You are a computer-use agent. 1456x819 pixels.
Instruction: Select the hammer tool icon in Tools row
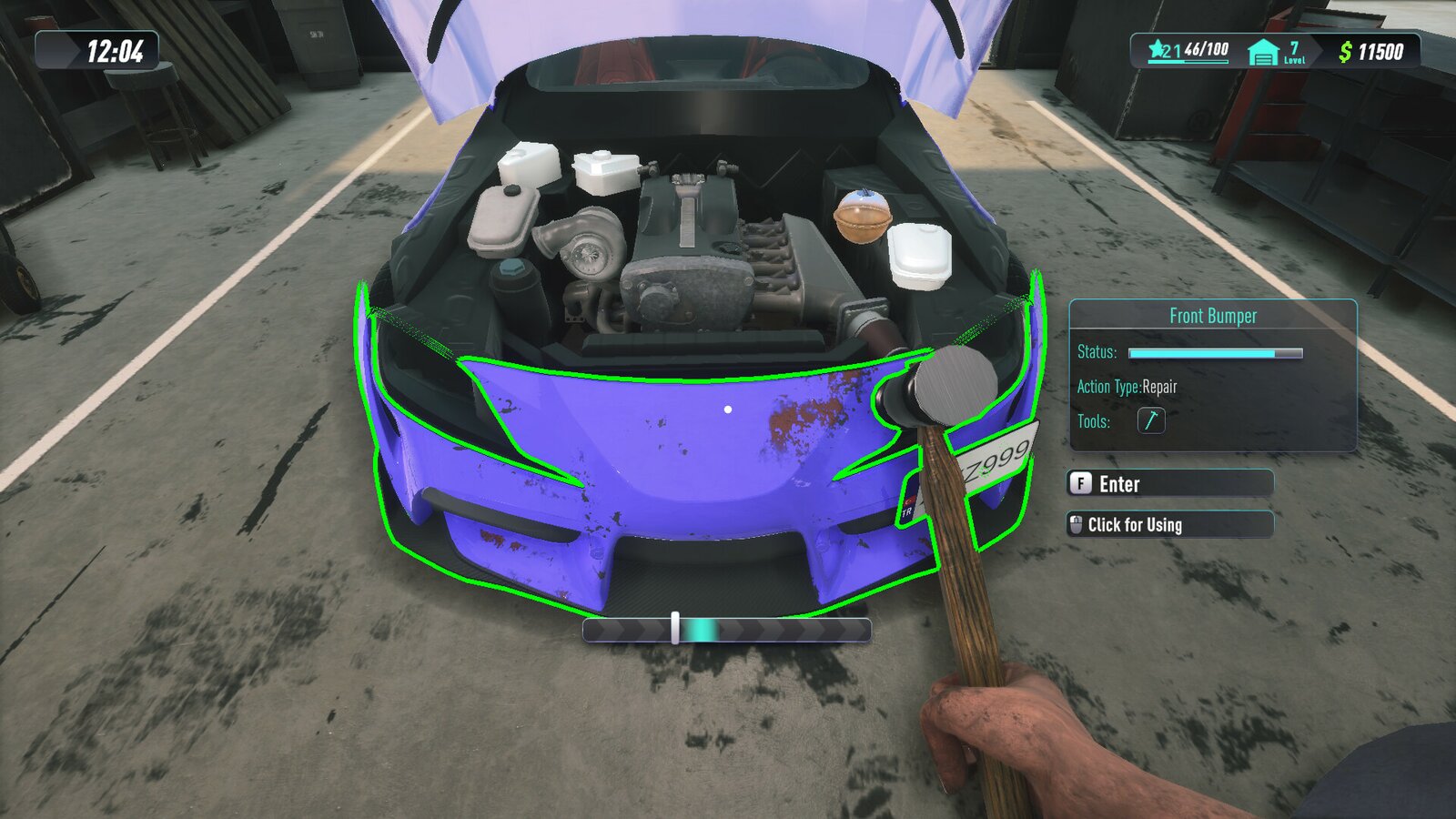1150,421
